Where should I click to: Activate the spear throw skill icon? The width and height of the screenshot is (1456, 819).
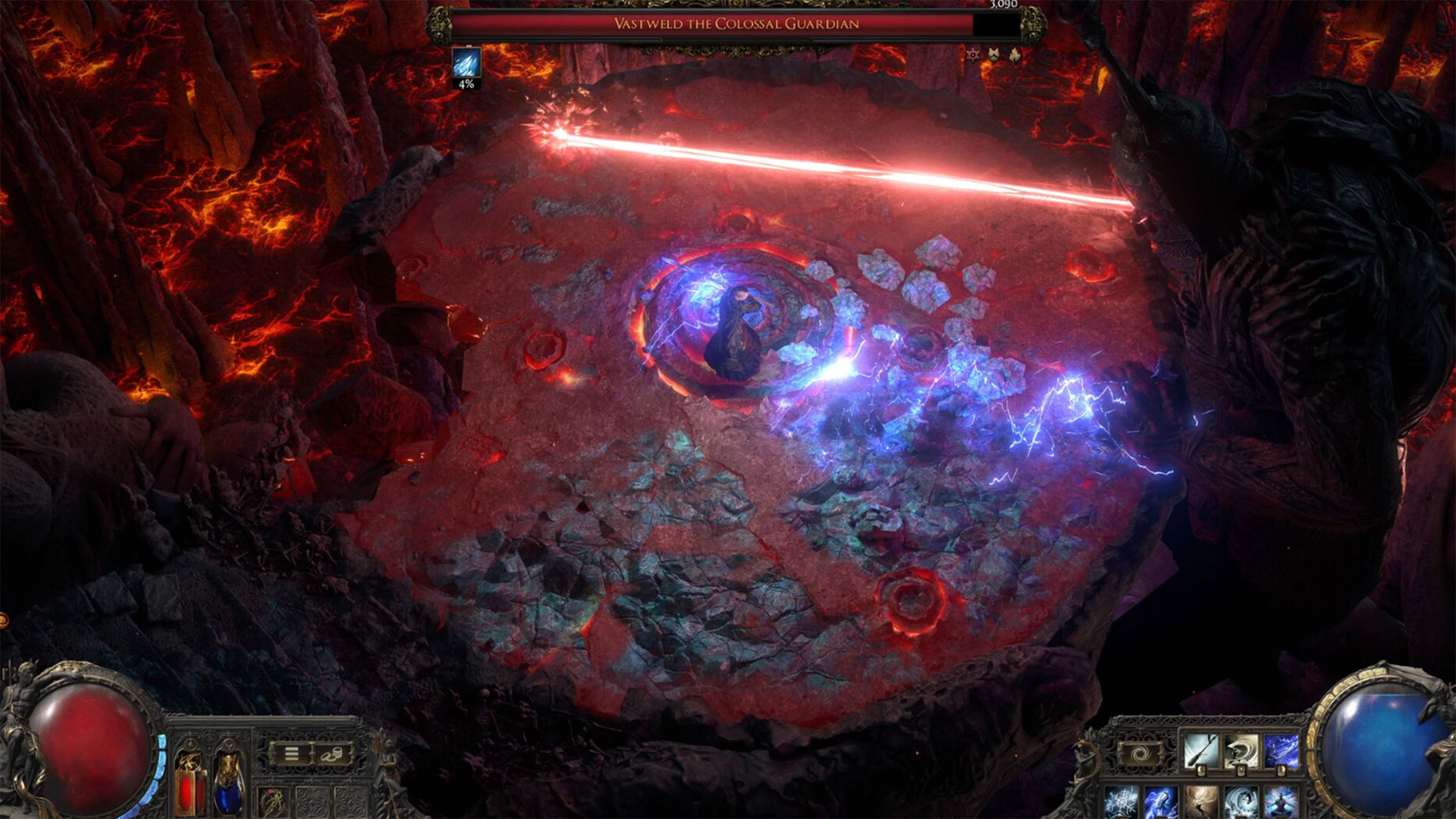(x=1201, y=749)
